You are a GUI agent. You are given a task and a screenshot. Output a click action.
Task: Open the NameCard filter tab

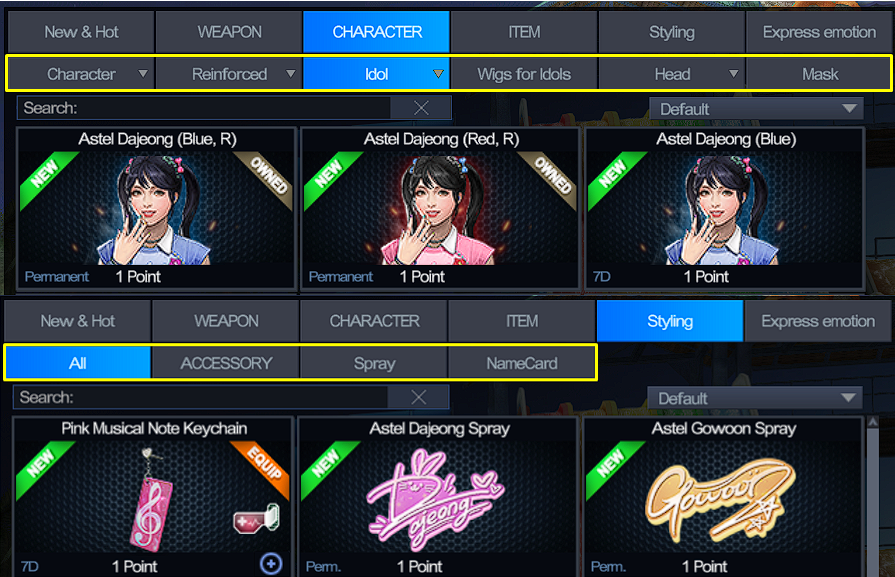pyautogui.click(x=521, y=363)
